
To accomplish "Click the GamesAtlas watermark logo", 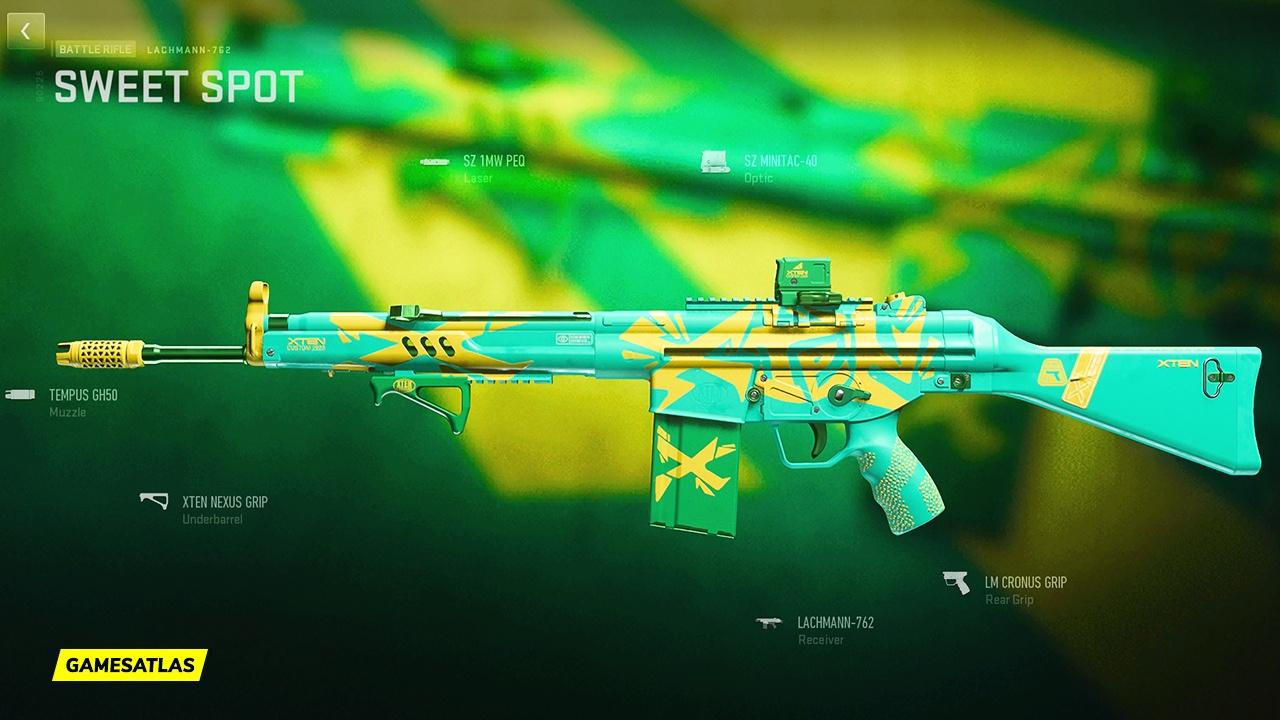I will tap(130, 664).
